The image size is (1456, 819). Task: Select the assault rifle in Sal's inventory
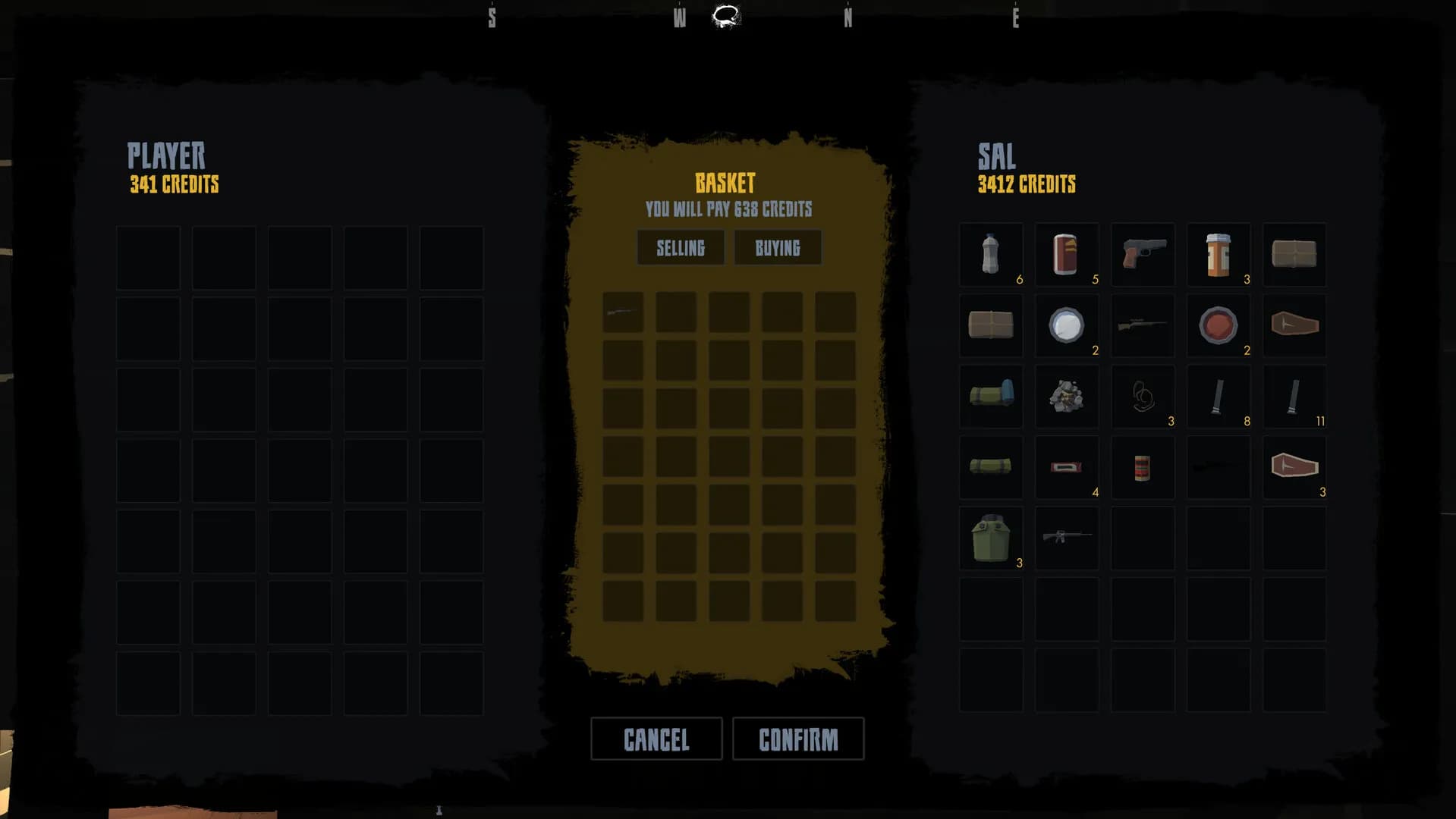[1067, 538]
